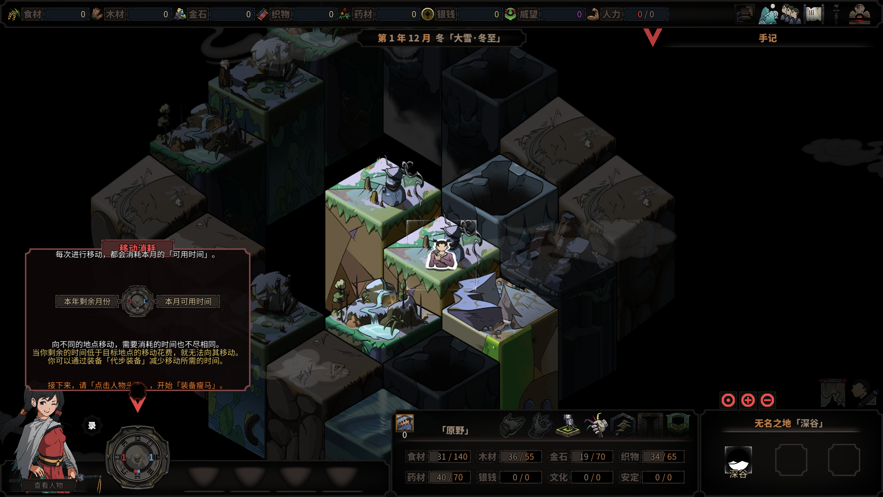Viewport: 883px width, 497px height.
Task: Click the map zoom-out minus button
Action: coord(767,400)
